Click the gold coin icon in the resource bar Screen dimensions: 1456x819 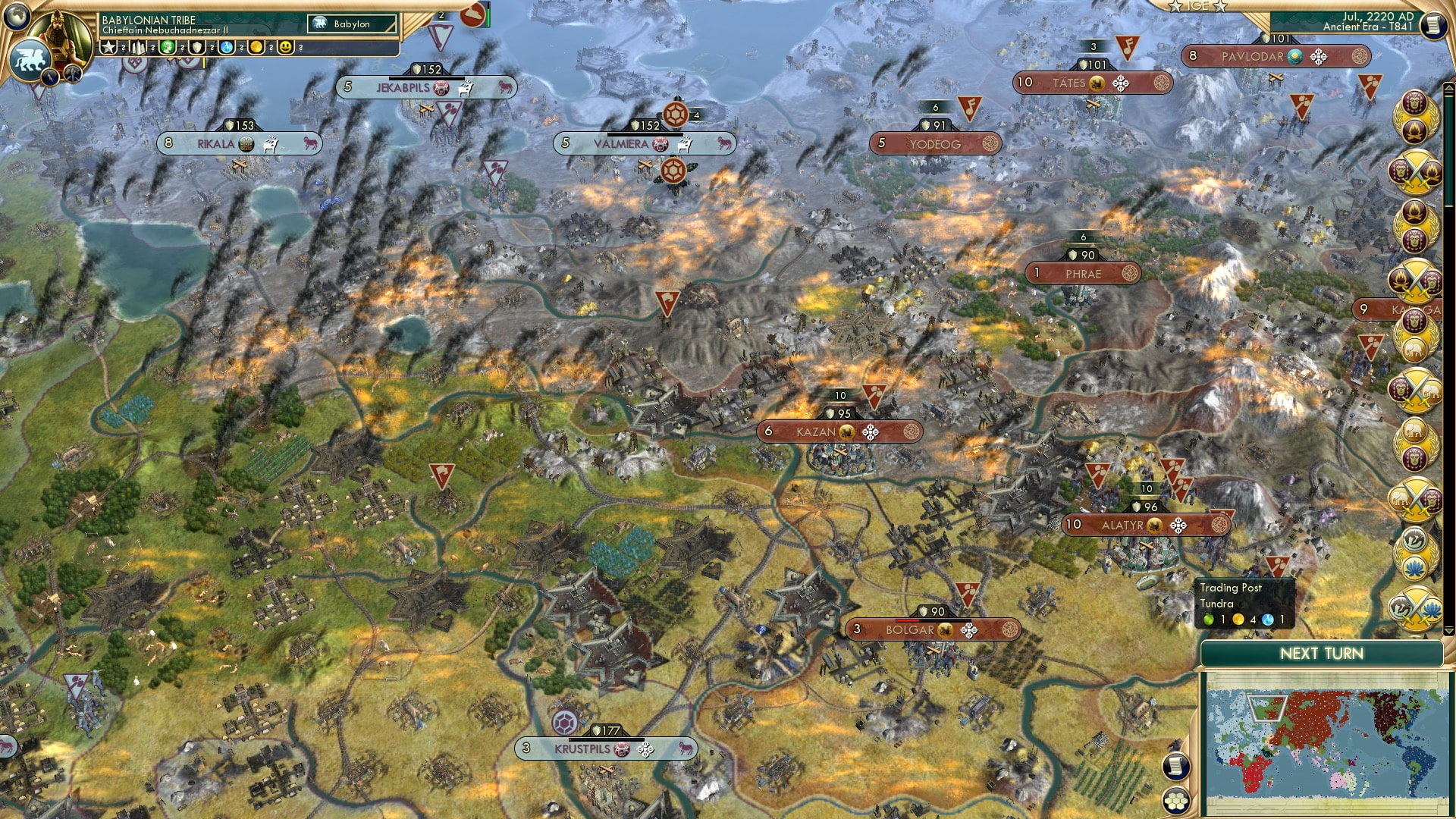click(257, 47)
